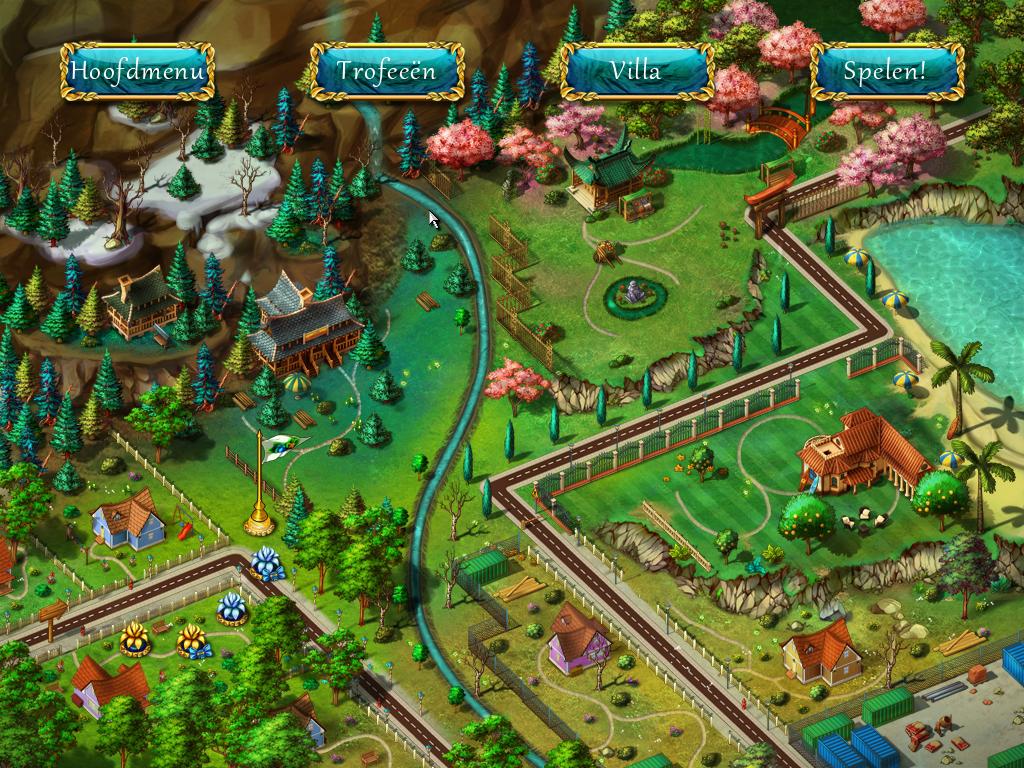Open the Hoofdmenu button
The image size is (1024, 768).
[137, 71]
